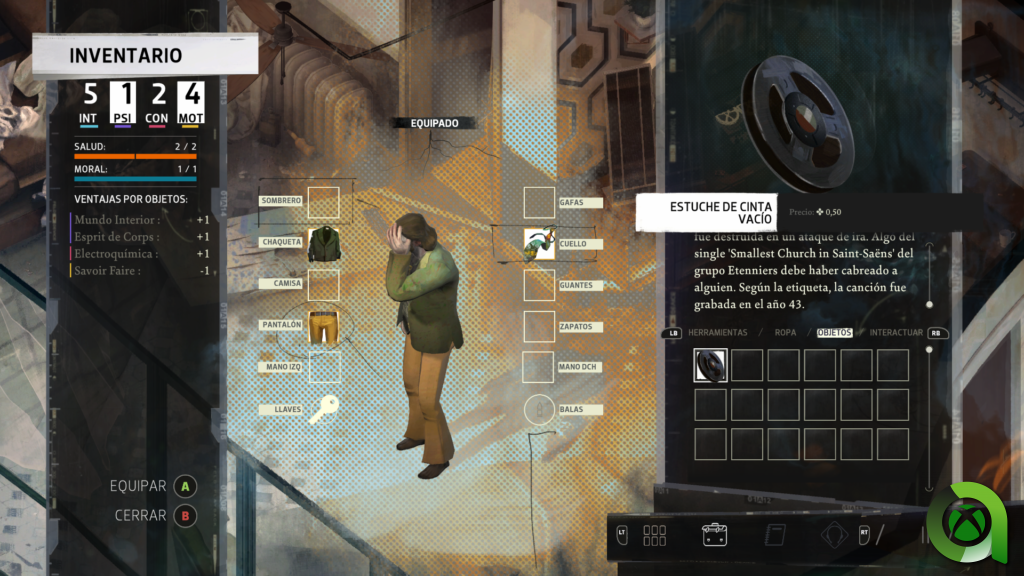Viewport: 1024px width, 576px height.
Task: Switch to the Herramientas tab
Action: (x=718, y=332)
